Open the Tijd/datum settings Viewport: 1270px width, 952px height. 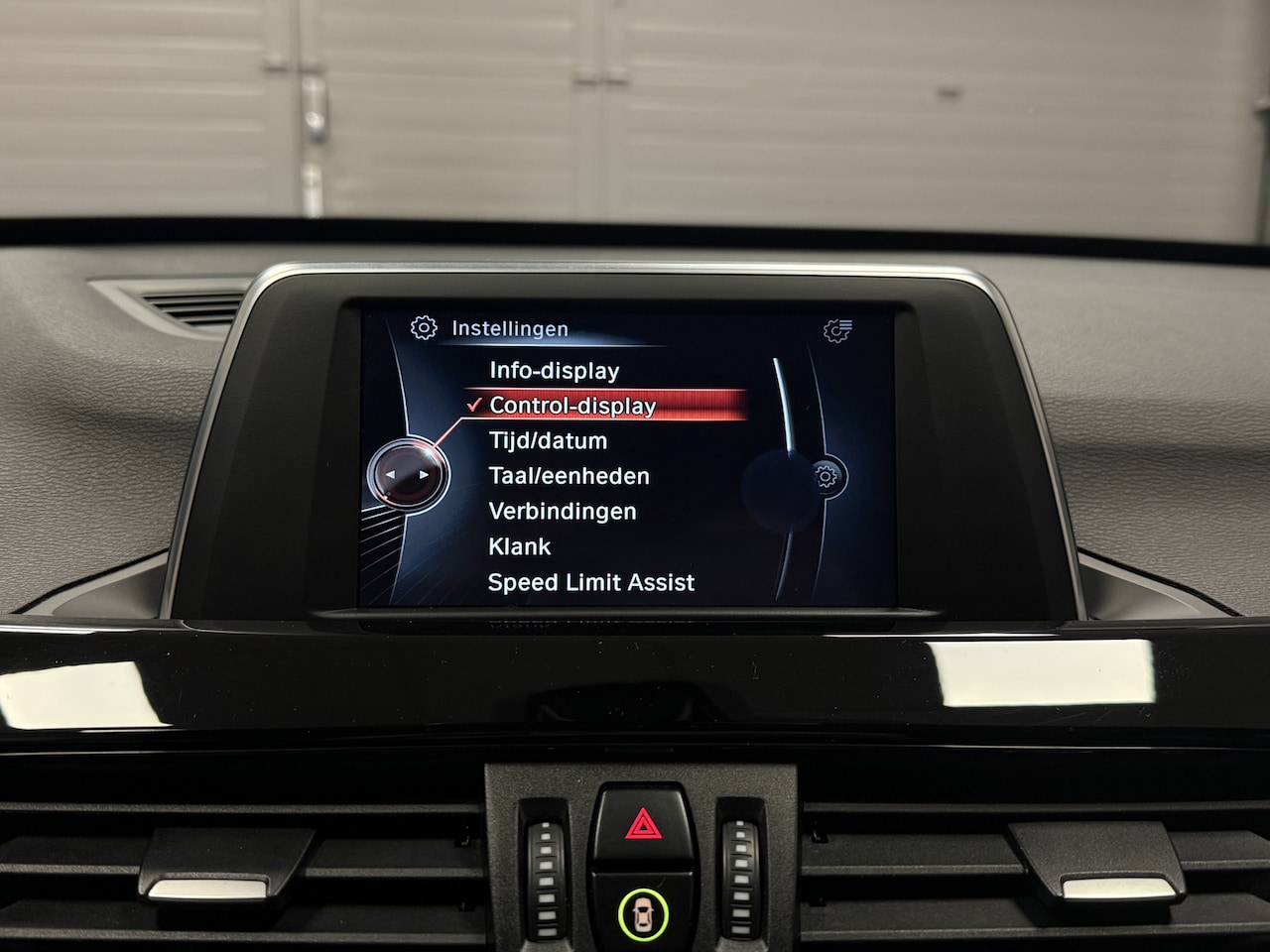[548, 440]
